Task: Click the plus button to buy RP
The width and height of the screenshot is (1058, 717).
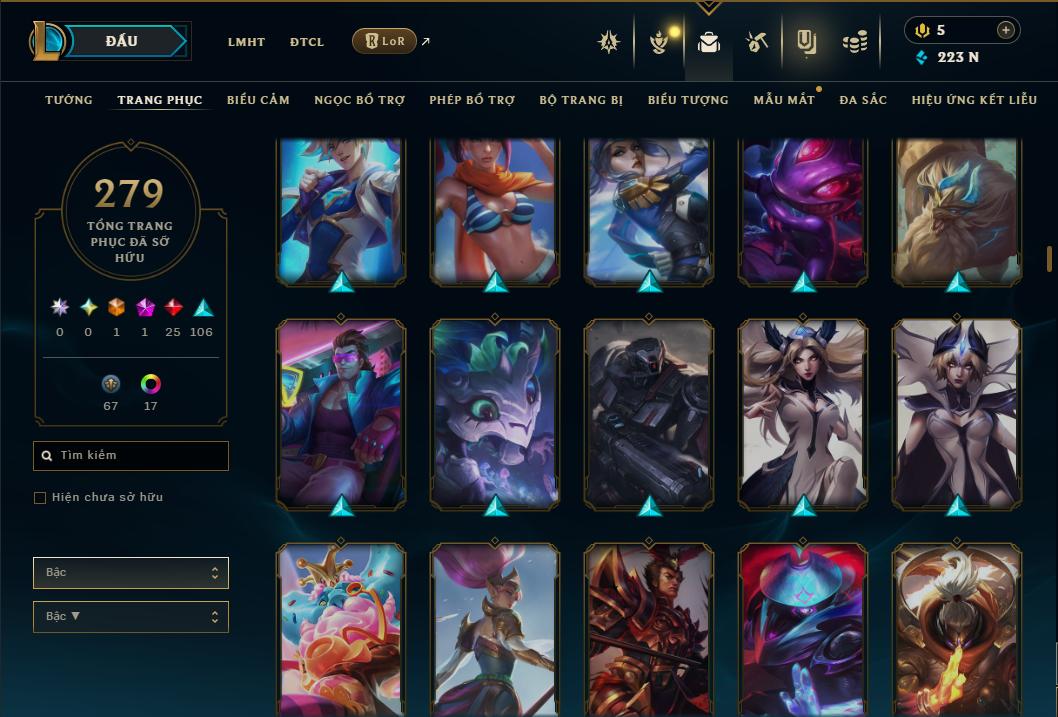Action: [x=1006, y=30]
